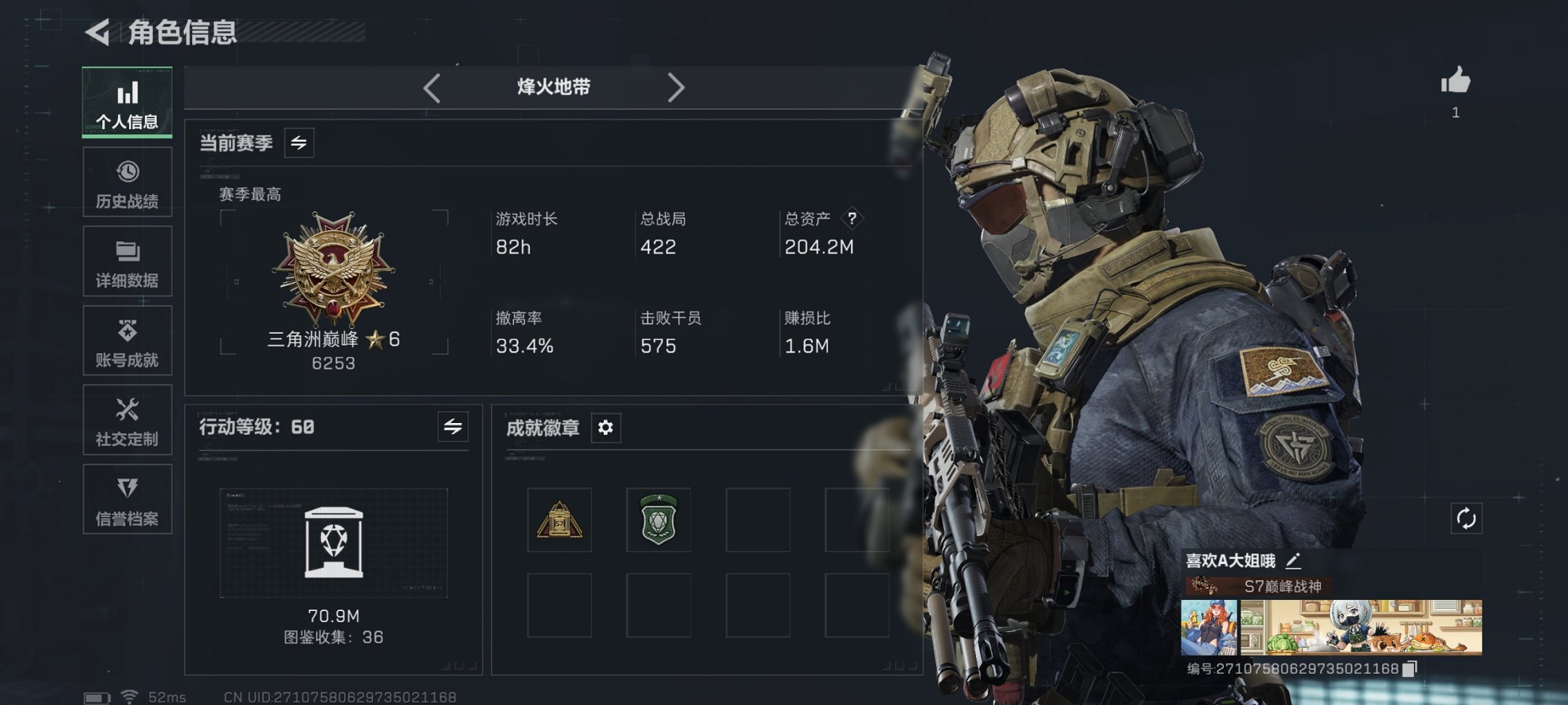Switch to next mode with right chevron

point(676,87)
